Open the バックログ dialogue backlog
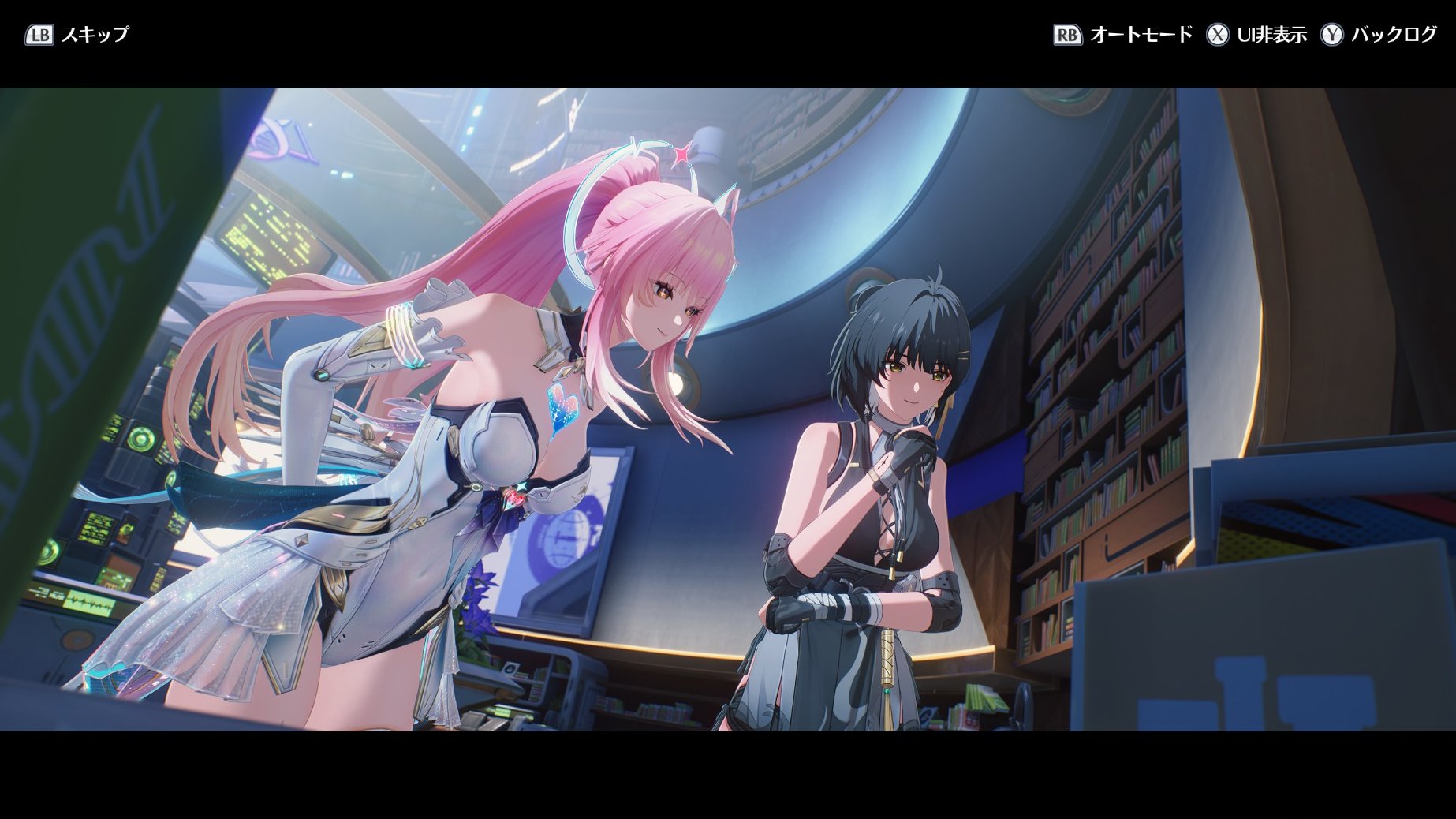Viewport: 1456px width, 819px height. click(x=1379, y=35)
